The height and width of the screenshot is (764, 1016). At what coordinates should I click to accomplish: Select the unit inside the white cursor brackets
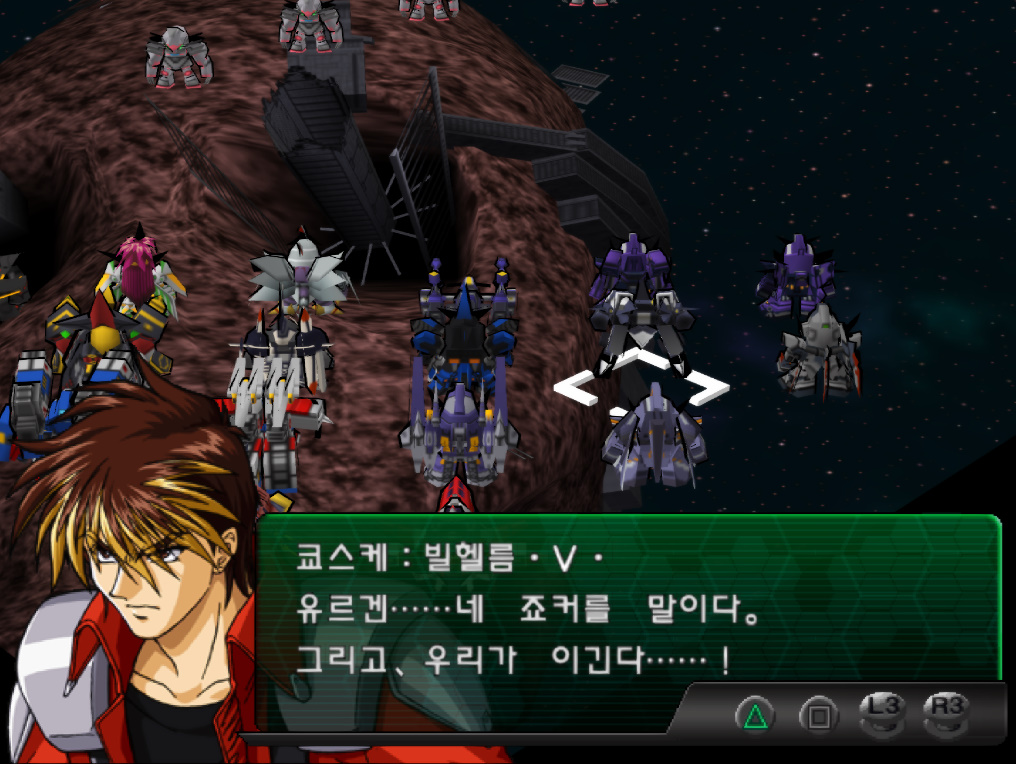pyautogui.click(x=641, y=385)
